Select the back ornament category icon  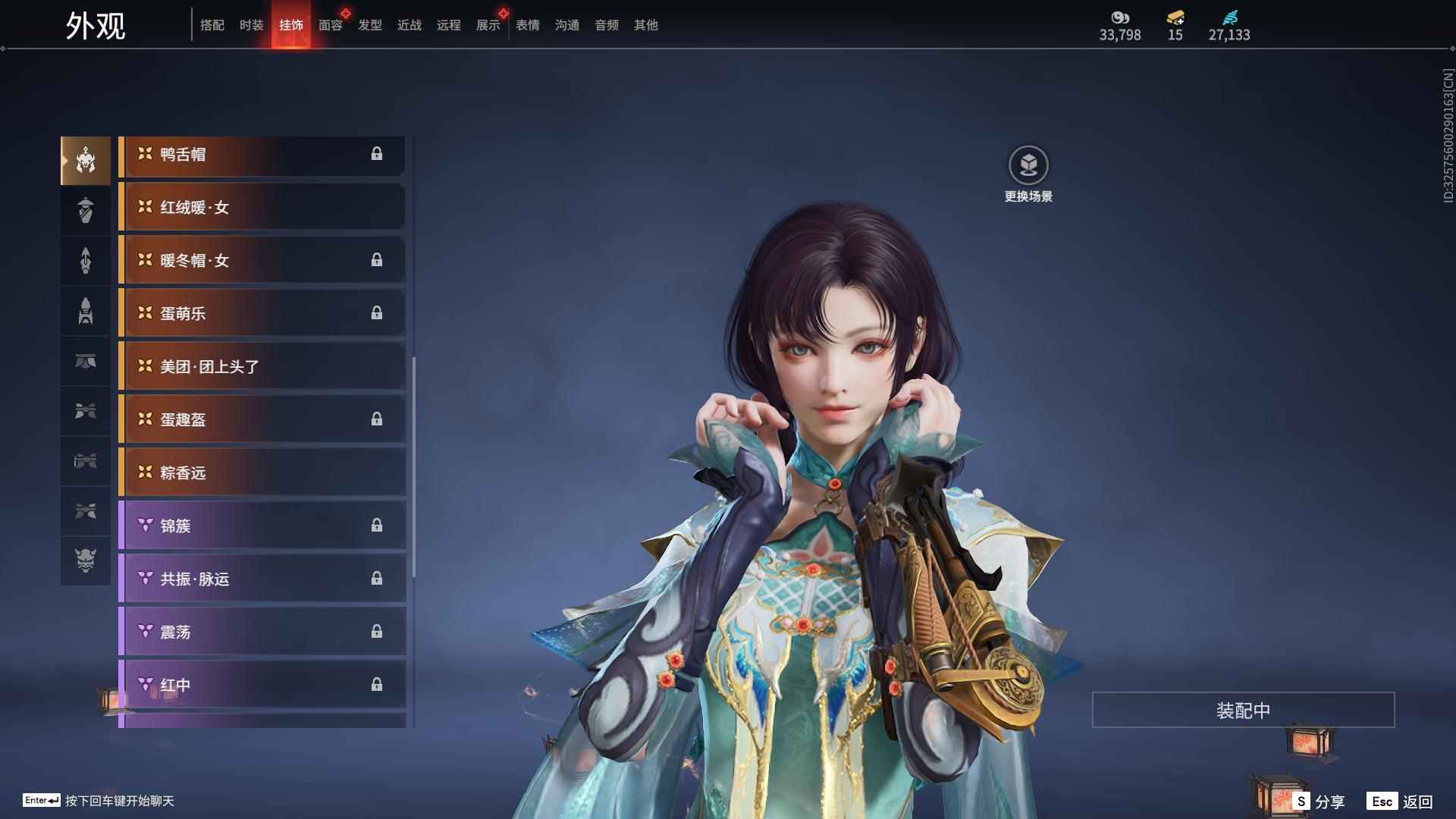[x=86, y=260]
